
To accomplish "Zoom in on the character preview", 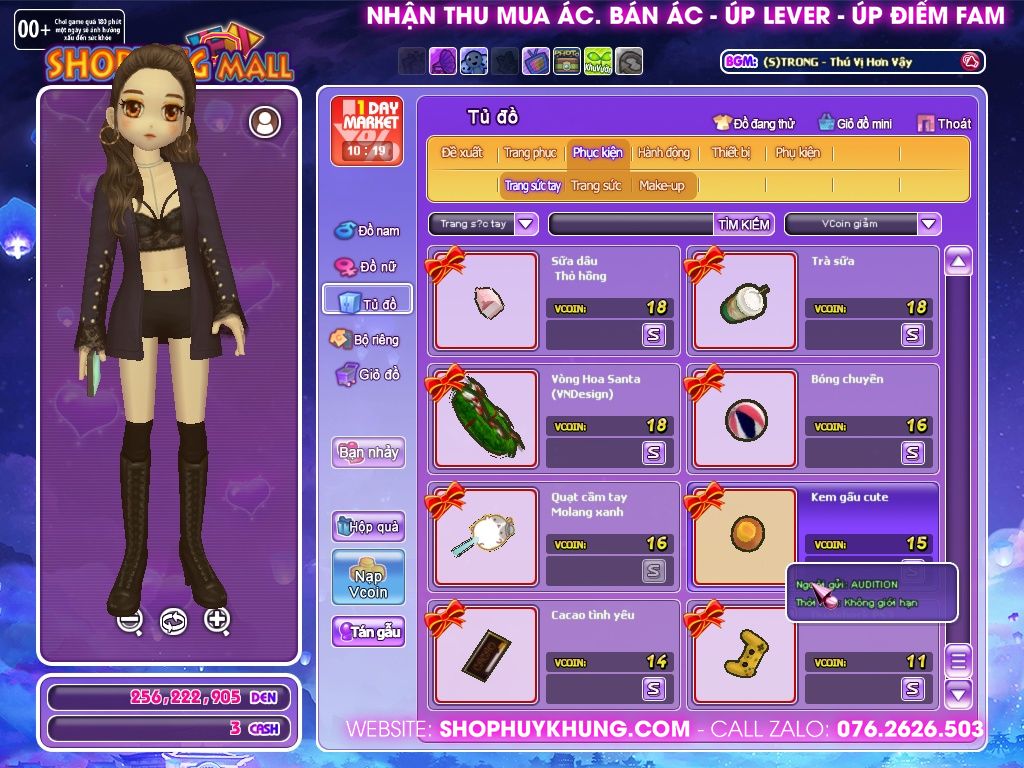I will tap(217, 620).
